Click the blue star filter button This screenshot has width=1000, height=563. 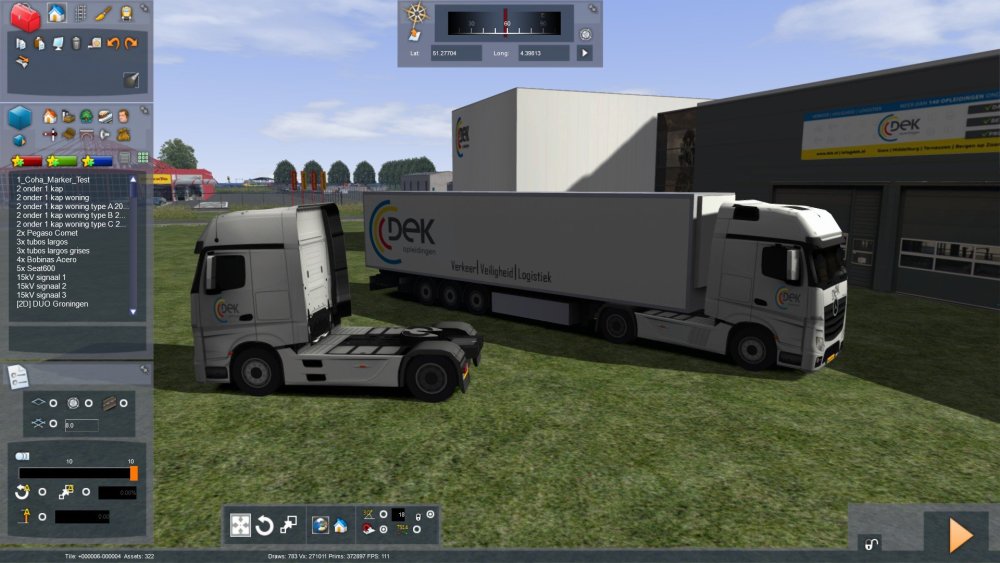[97, 160]
